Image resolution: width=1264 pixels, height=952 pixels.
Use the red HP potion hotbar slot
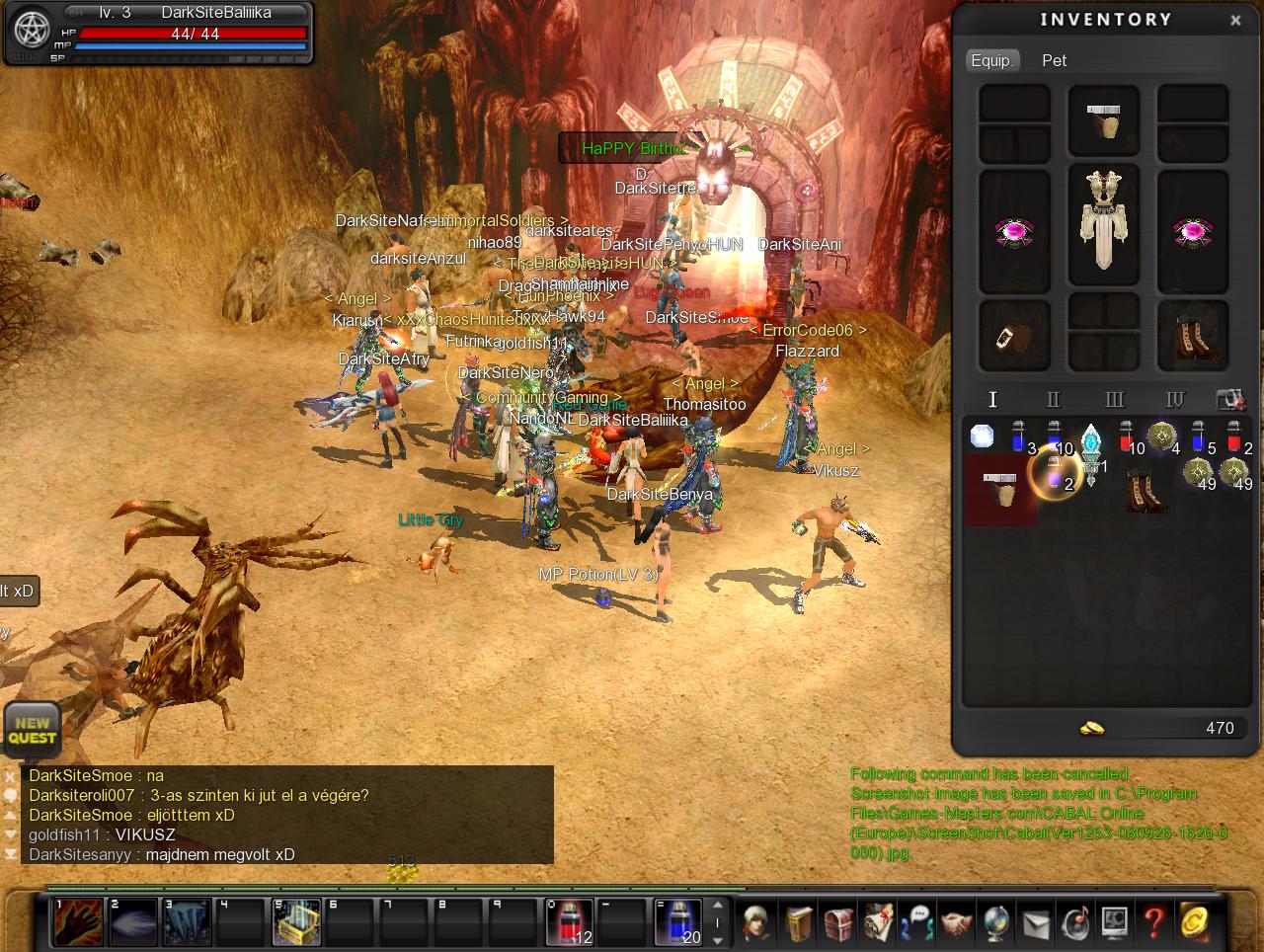coord(571,922)
